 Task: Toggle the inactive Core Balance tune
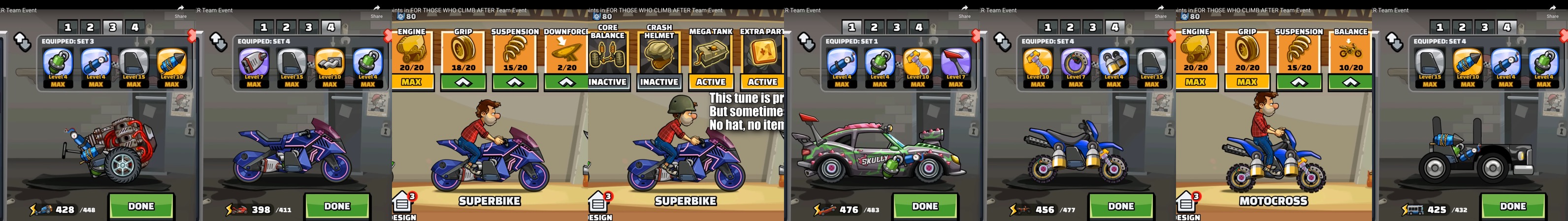click(607, 82)
